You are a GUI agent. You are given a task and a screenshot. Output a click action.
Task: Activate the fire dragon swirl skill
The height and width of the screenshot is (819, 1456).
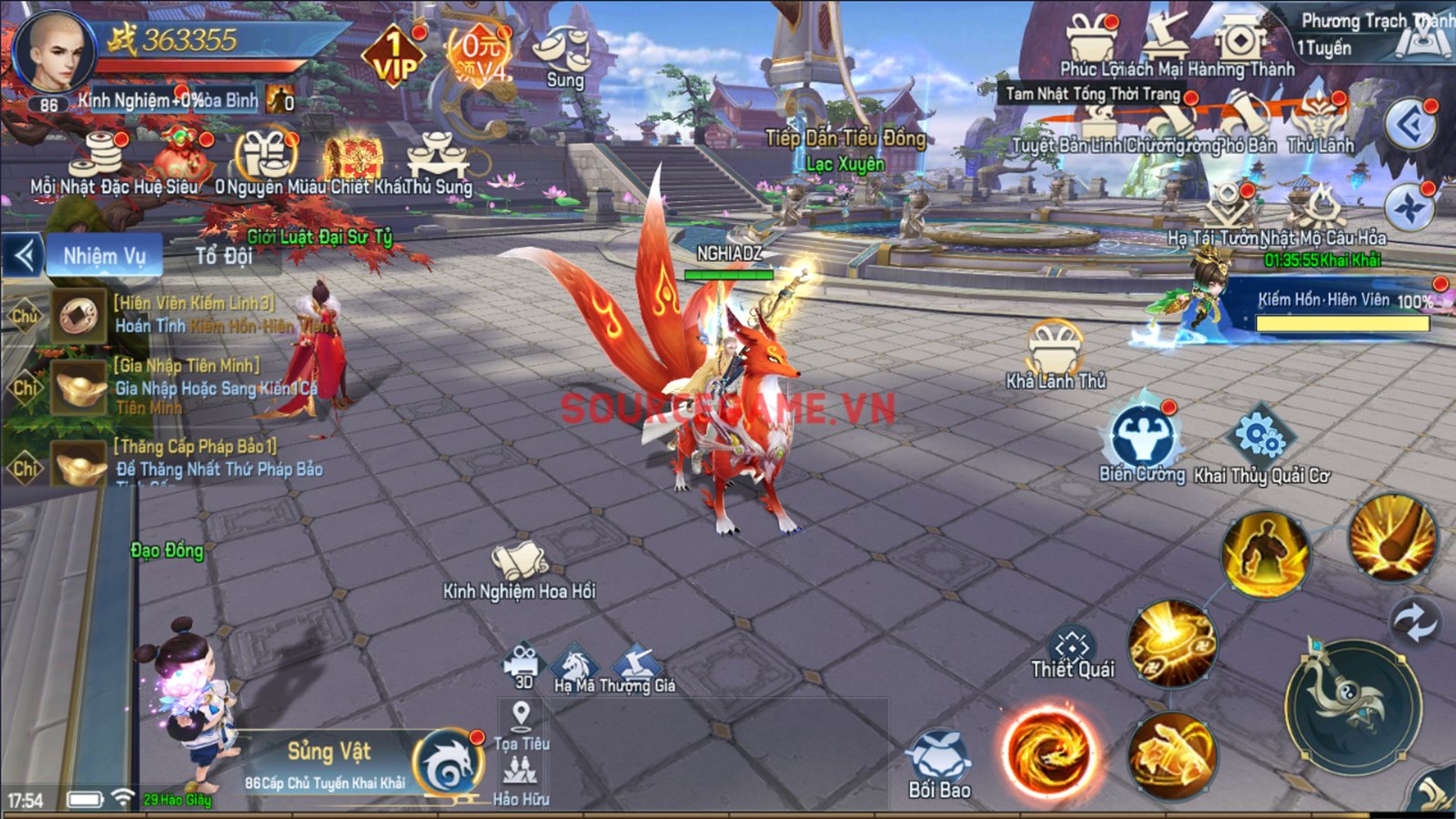[x=1050, y=752]
